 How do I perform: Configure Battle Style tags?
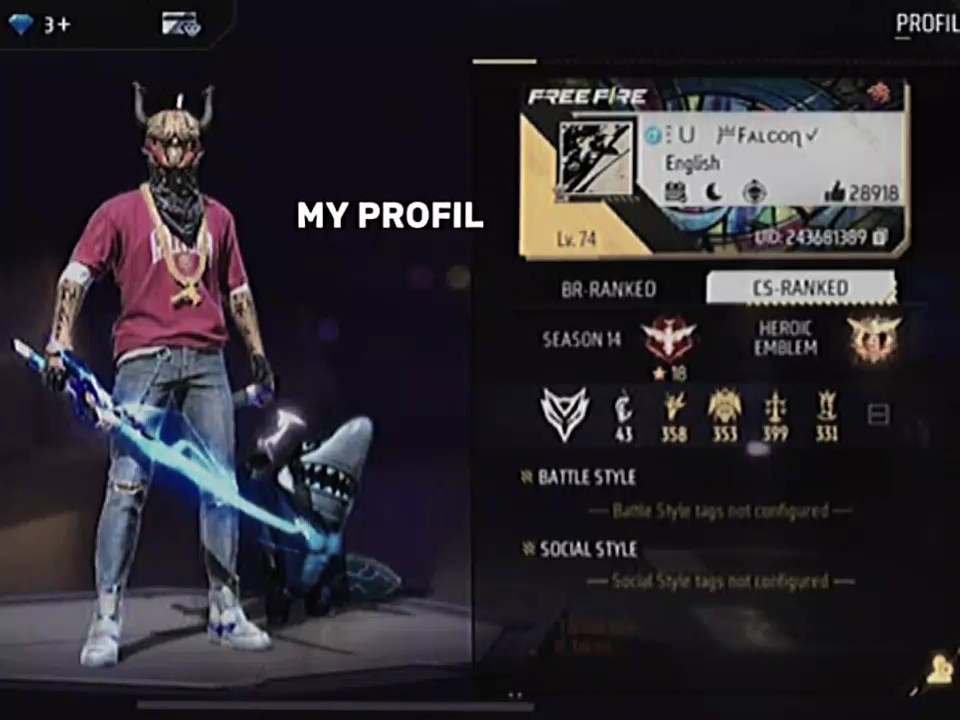(x=719, y=511)
